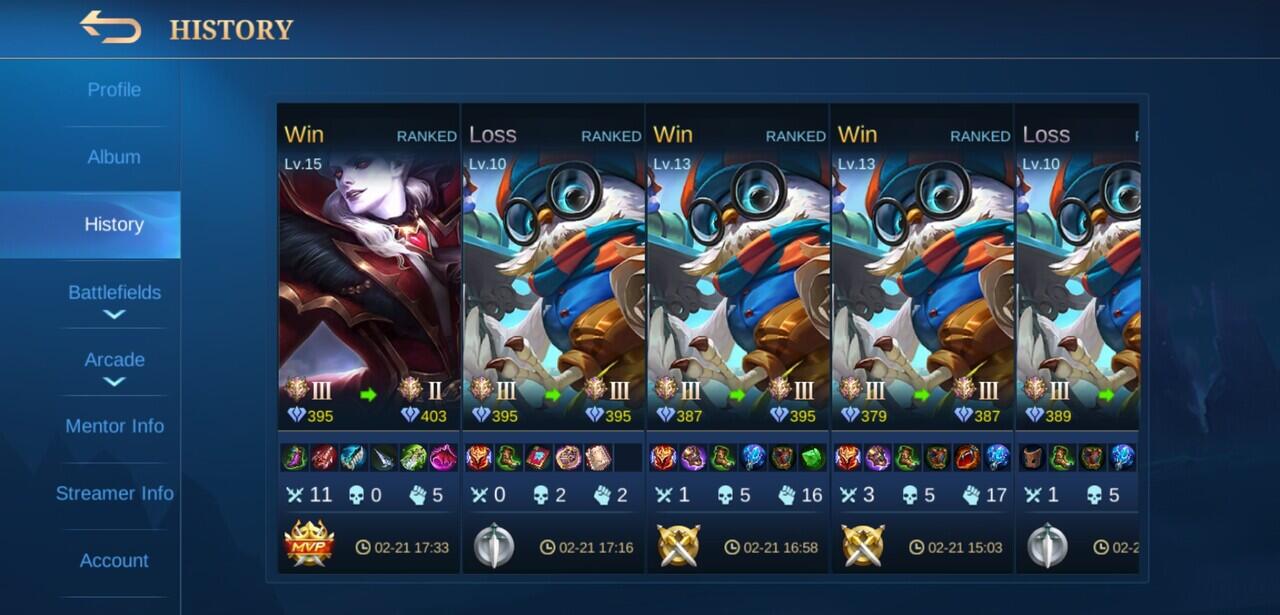Screen dimensions: 1280x615
Task: Switch to the Album tab
Action: coord(114,157)
